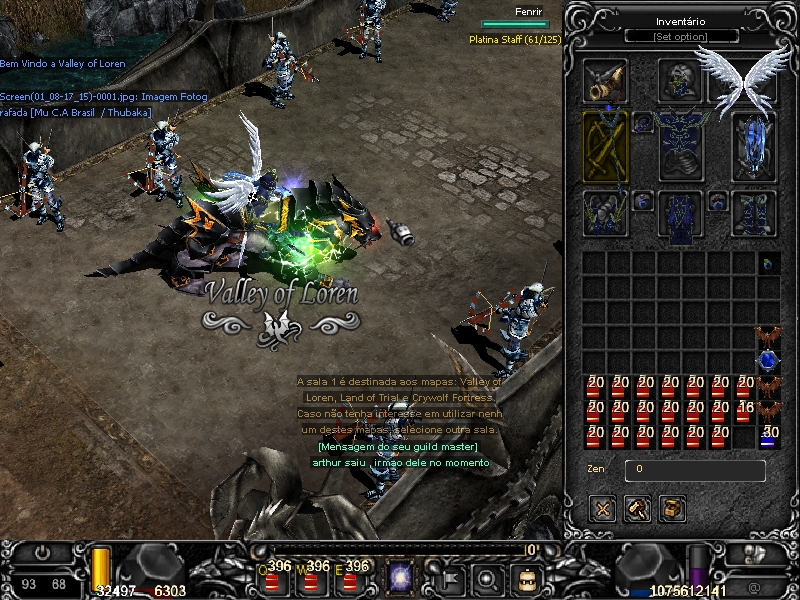
Task: Select the Platina Staff weapon slot
Action: 606,146
